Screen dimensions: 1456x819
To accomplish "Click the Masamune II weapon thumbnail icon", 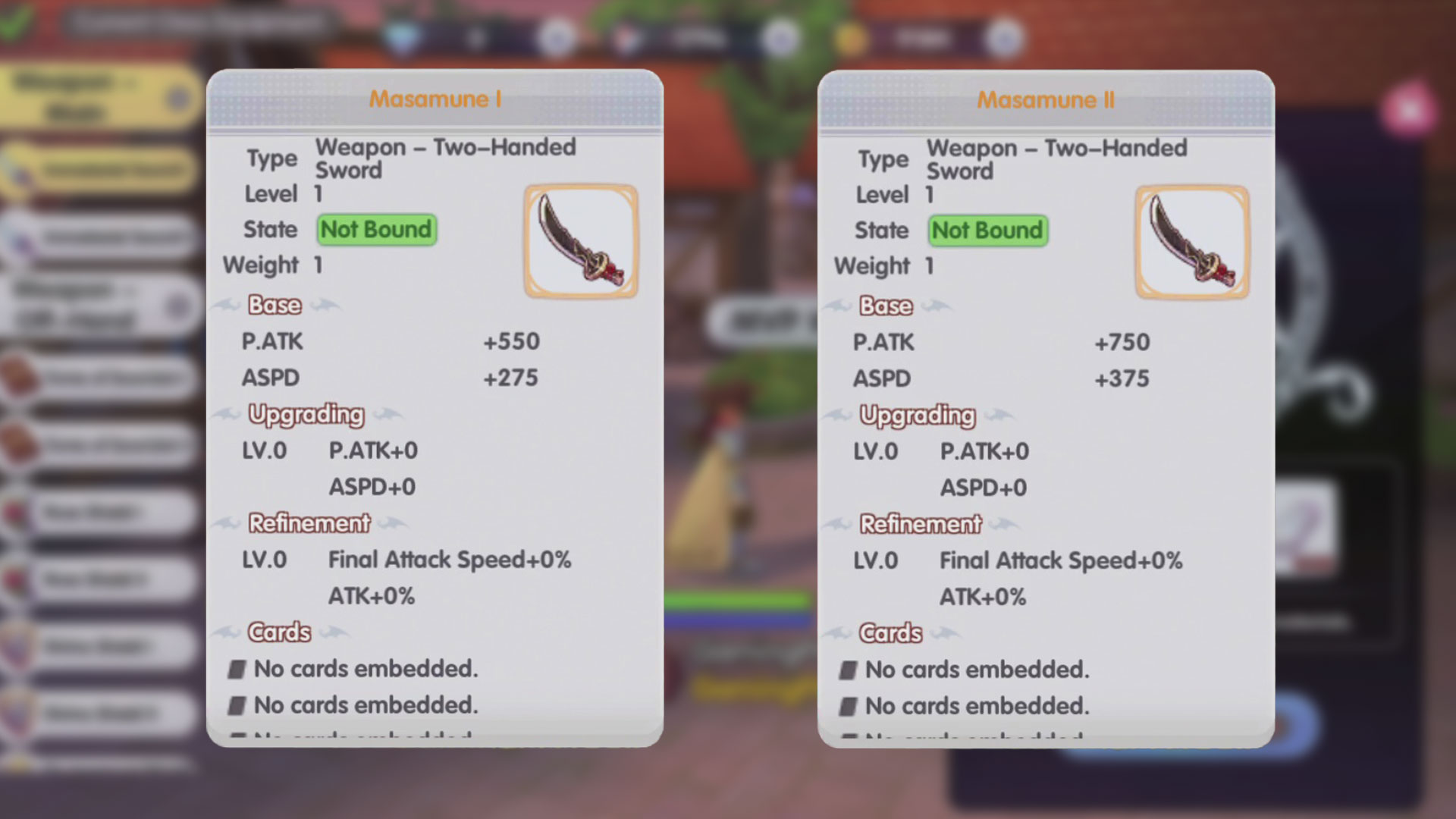I will tap(1193, 240).
